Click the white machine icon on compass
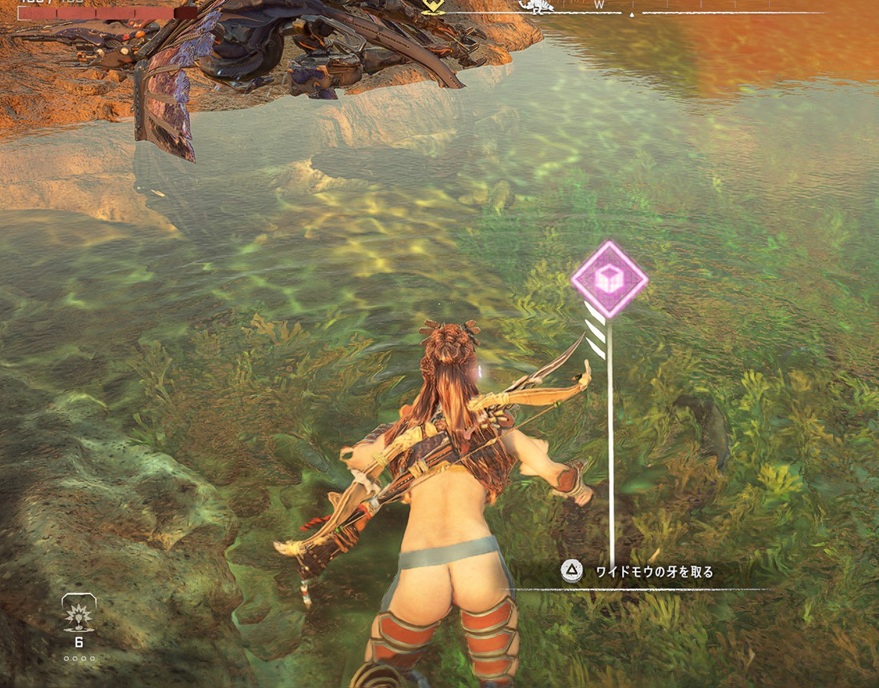The image size is (879, 688). [x=539, y=6]
